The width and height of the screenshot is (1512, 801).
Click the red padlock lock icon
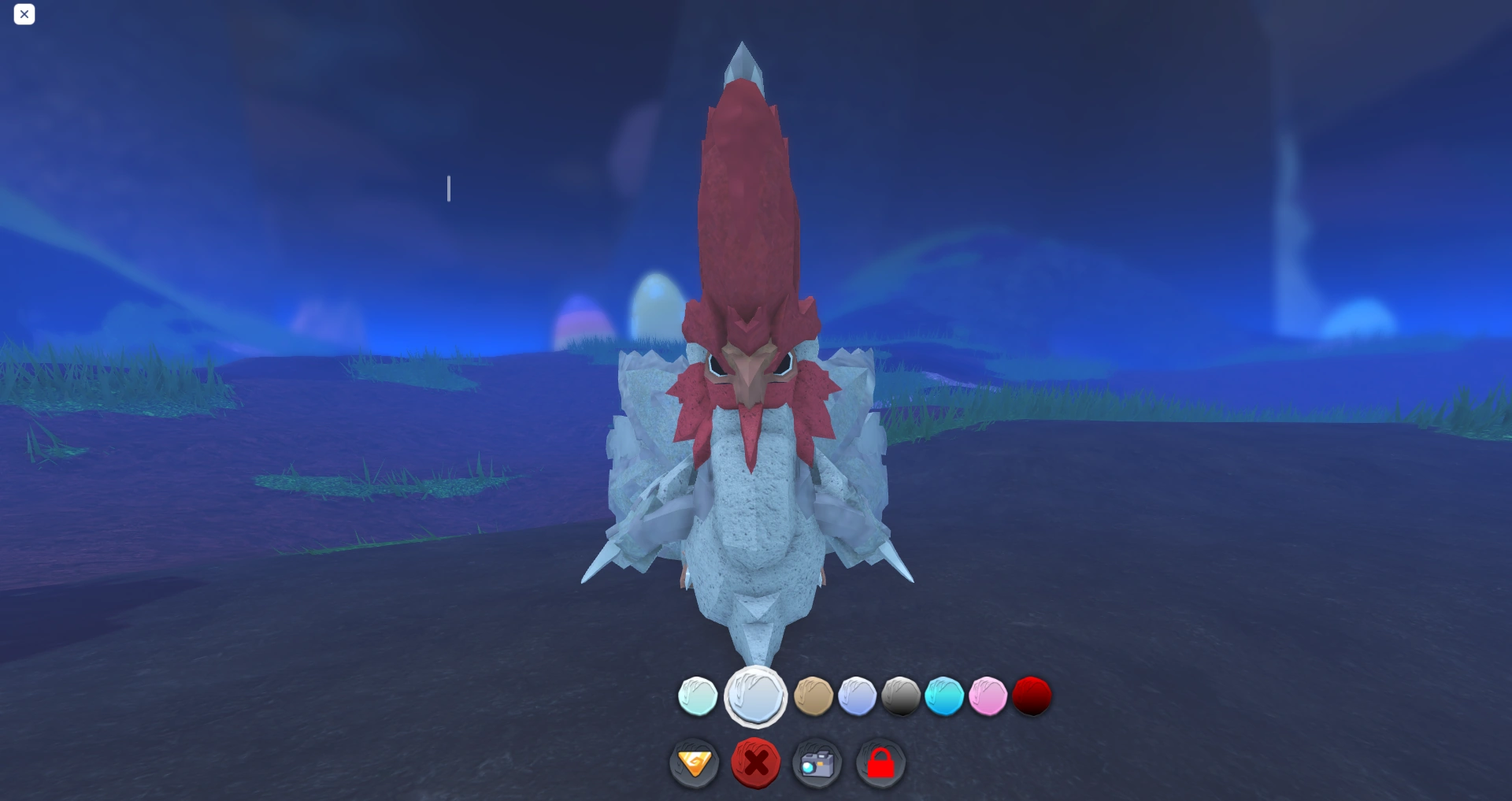click(881, 762)
